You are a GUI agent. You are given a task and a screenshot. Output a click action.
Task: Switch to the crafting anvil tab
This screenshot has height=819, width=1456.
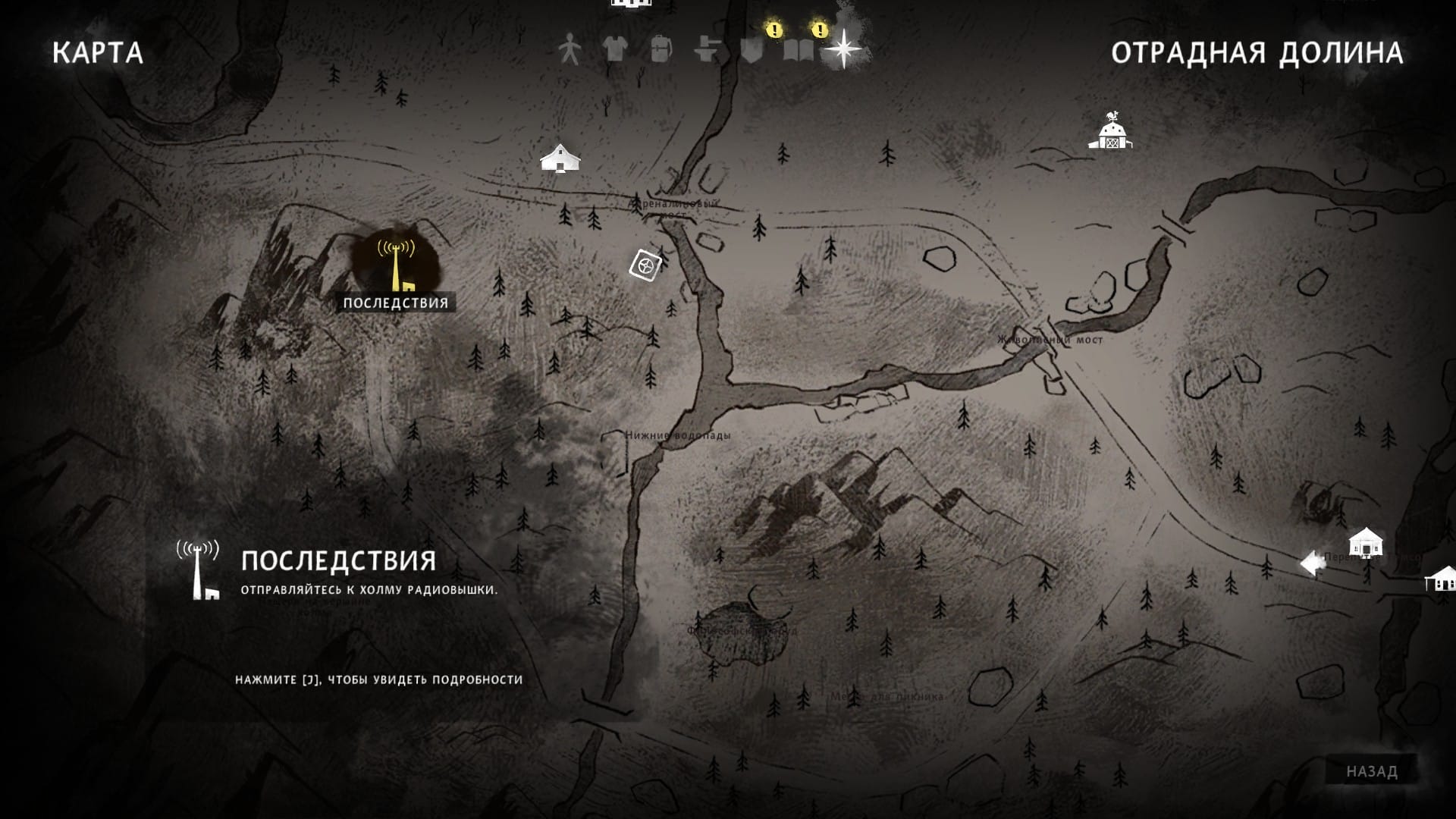(707, 50)
